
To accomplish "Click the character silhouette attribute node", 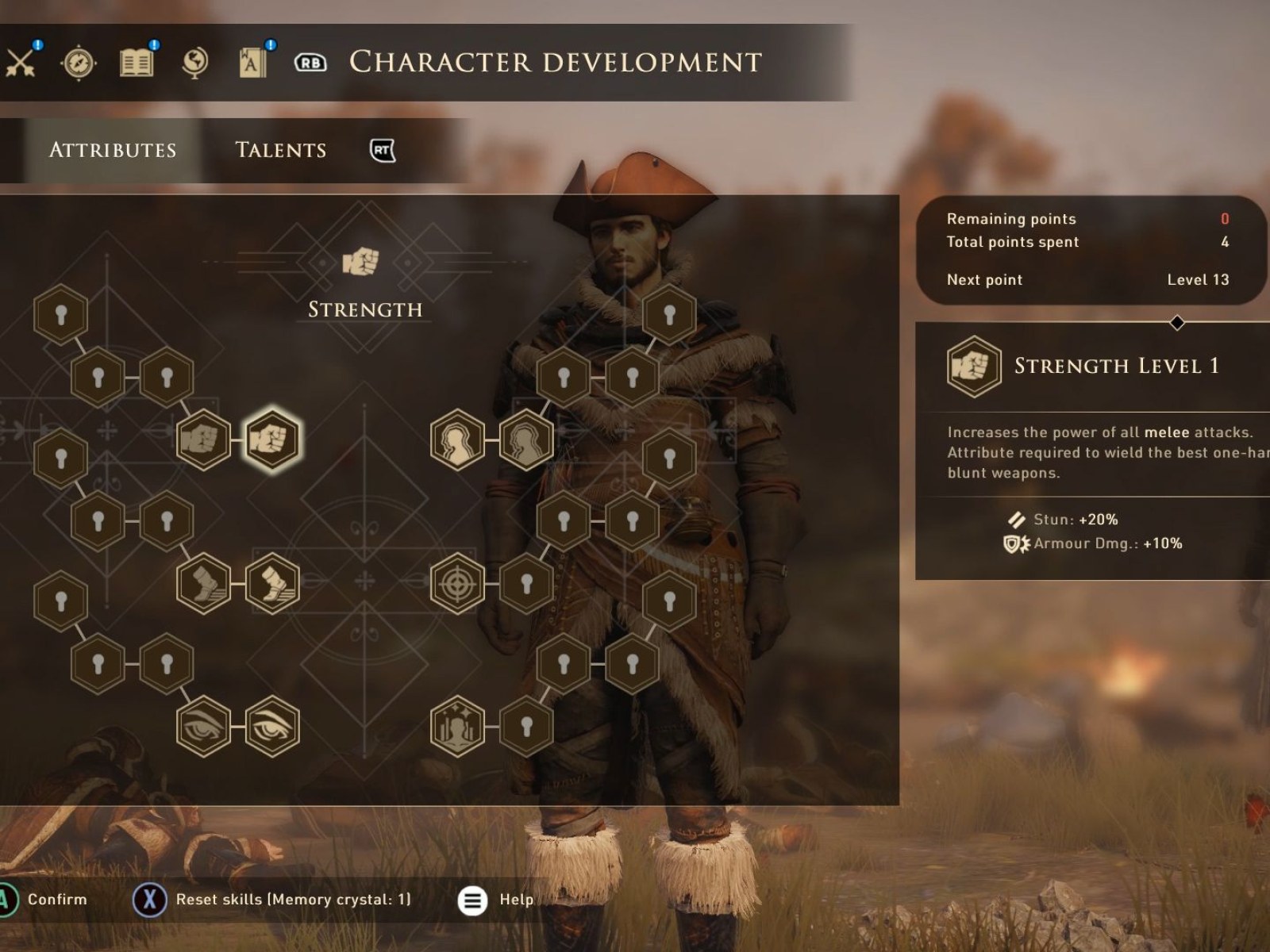I will point(458,440).
